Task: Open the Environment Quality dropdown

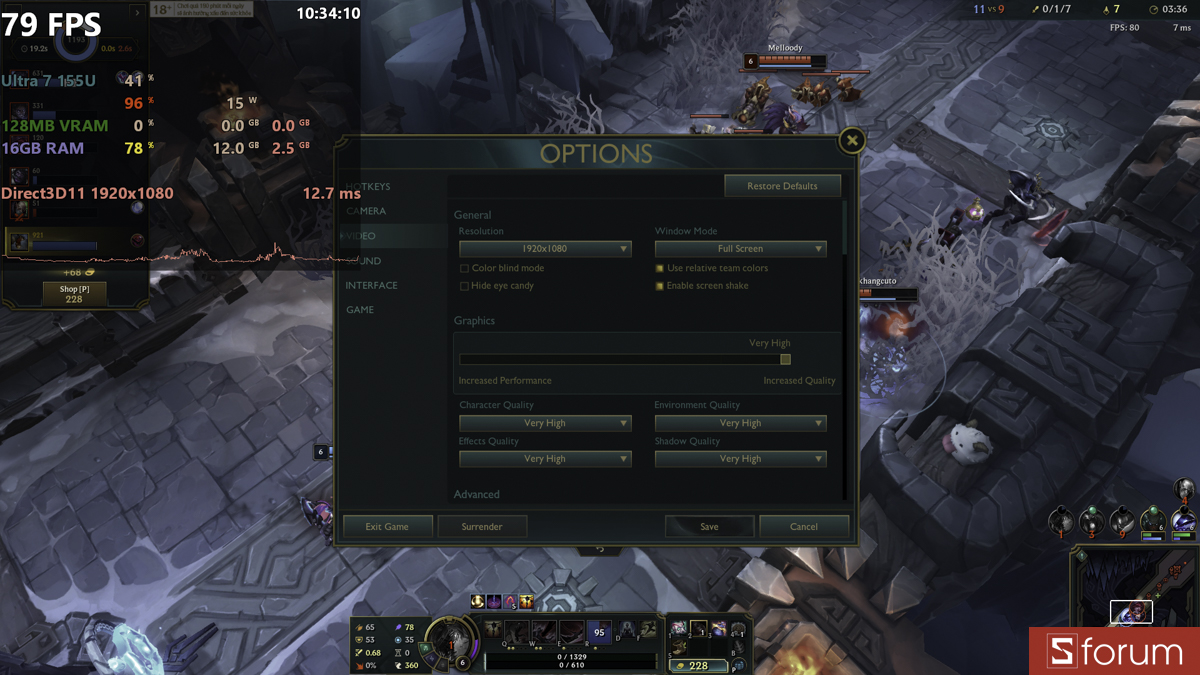Action: 740,423
